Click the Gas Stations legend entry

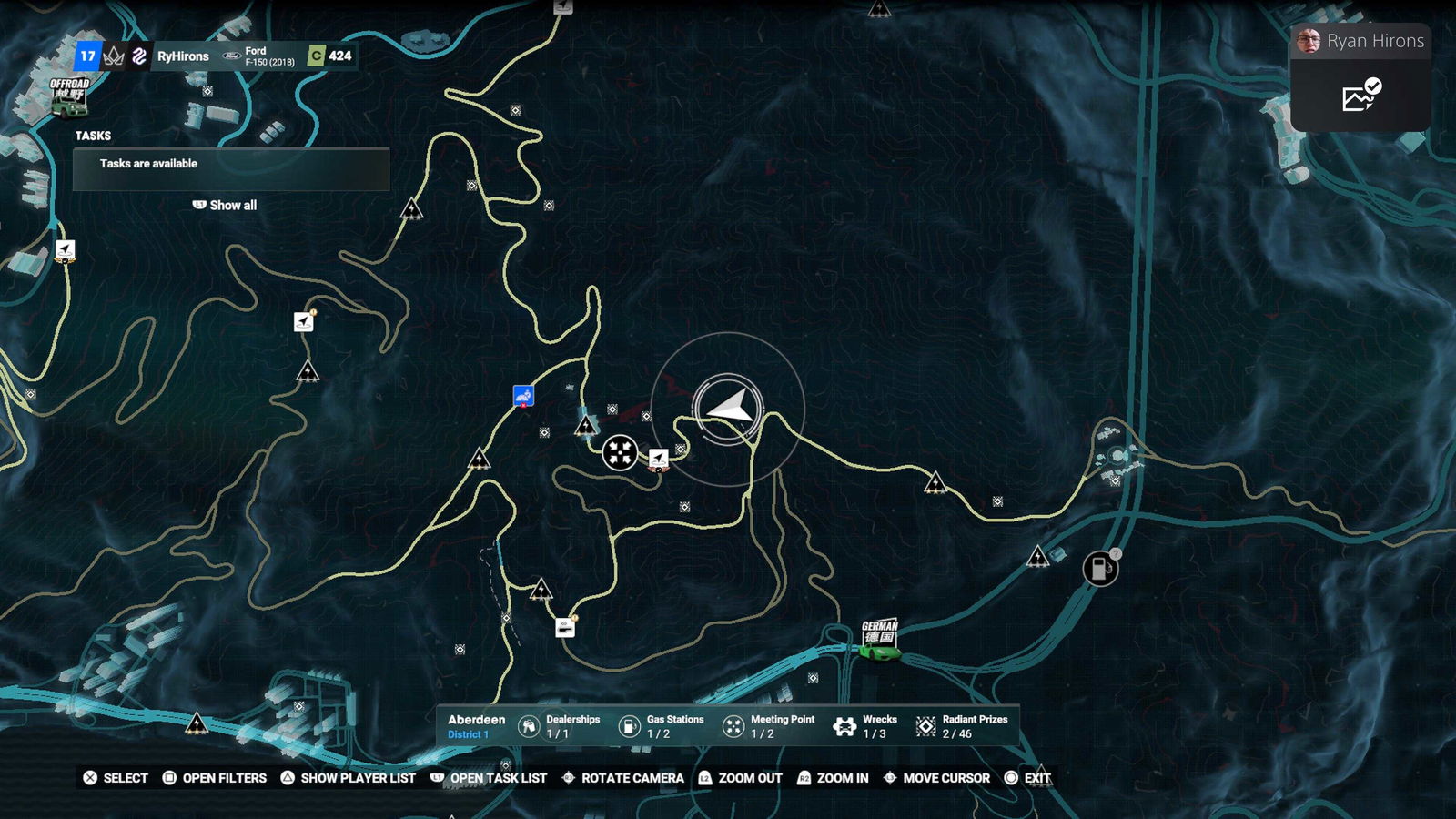662,726
